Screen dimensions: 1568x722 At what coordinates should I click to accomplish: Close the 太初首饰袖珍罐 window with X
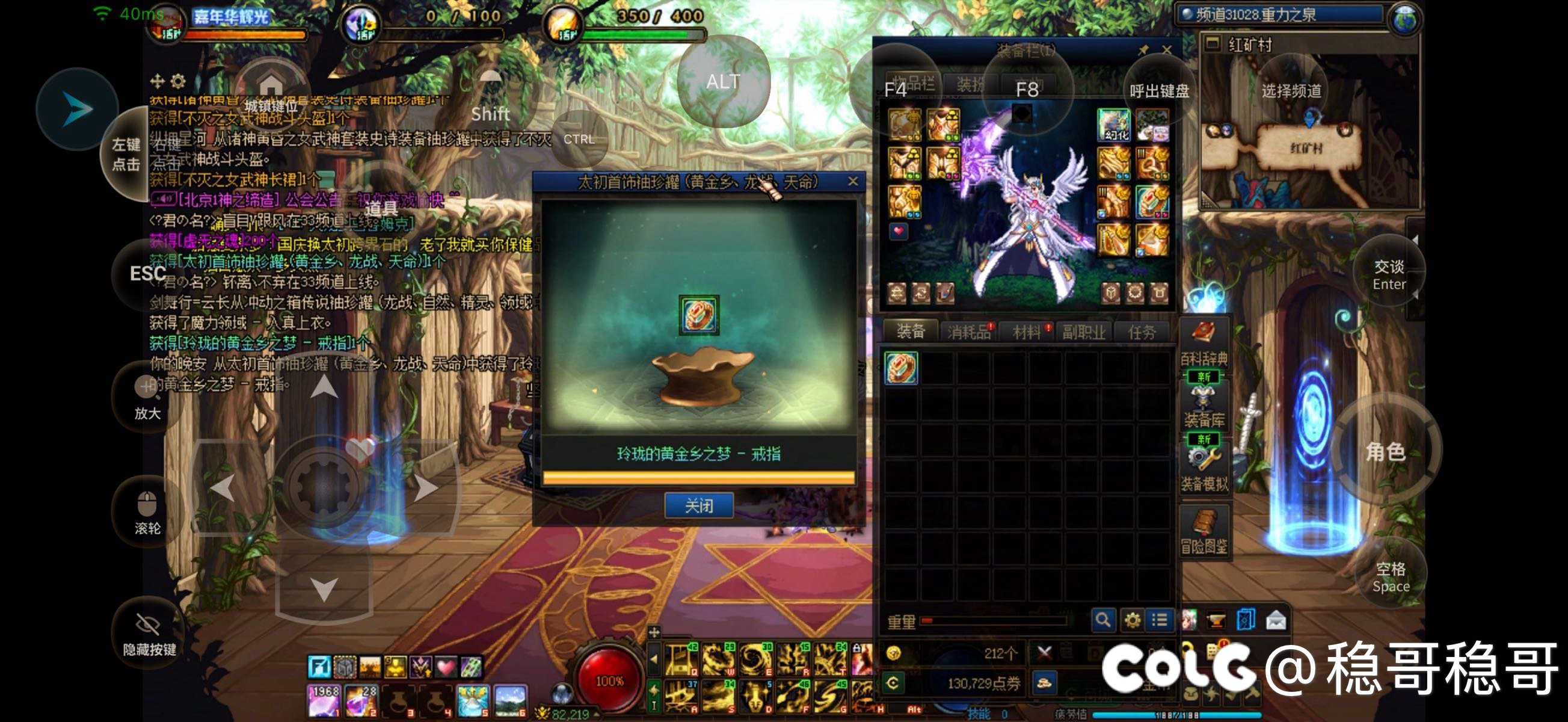tap(853, 182)
